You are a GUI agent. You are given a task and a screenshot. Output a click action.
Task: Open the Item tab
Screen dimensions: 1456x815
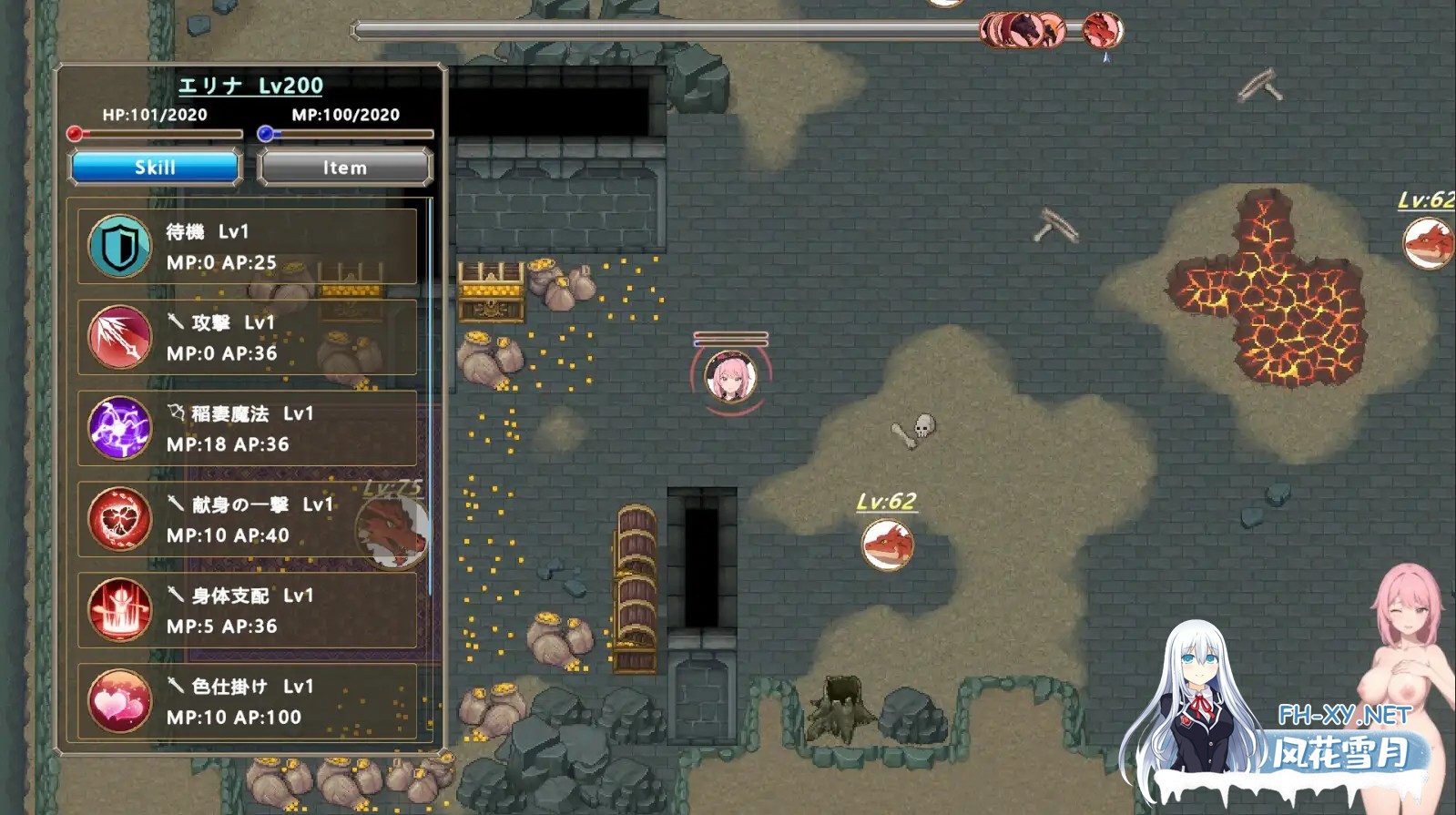click(345, 168)
